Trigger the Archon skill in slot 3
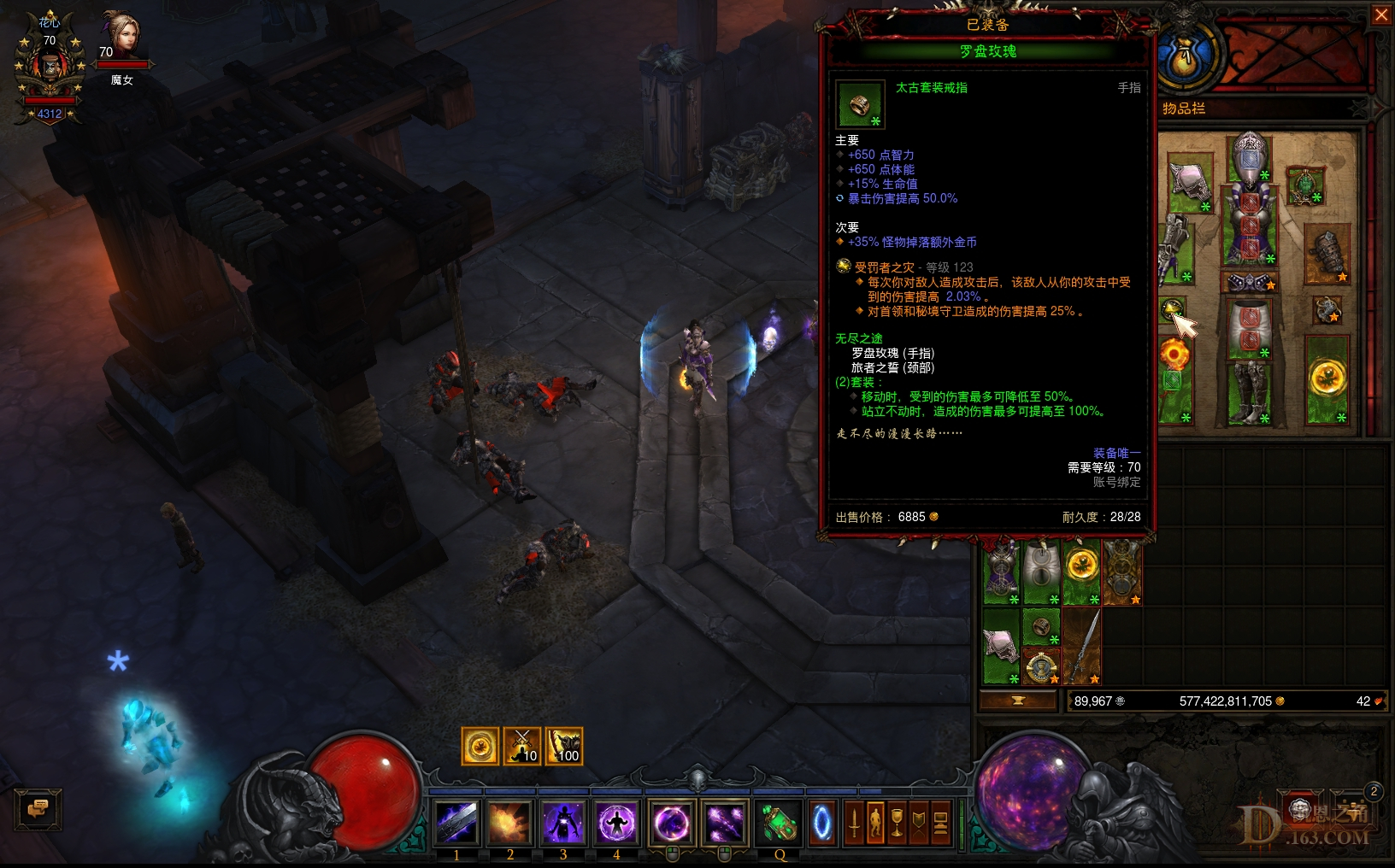 click(563, 821)
